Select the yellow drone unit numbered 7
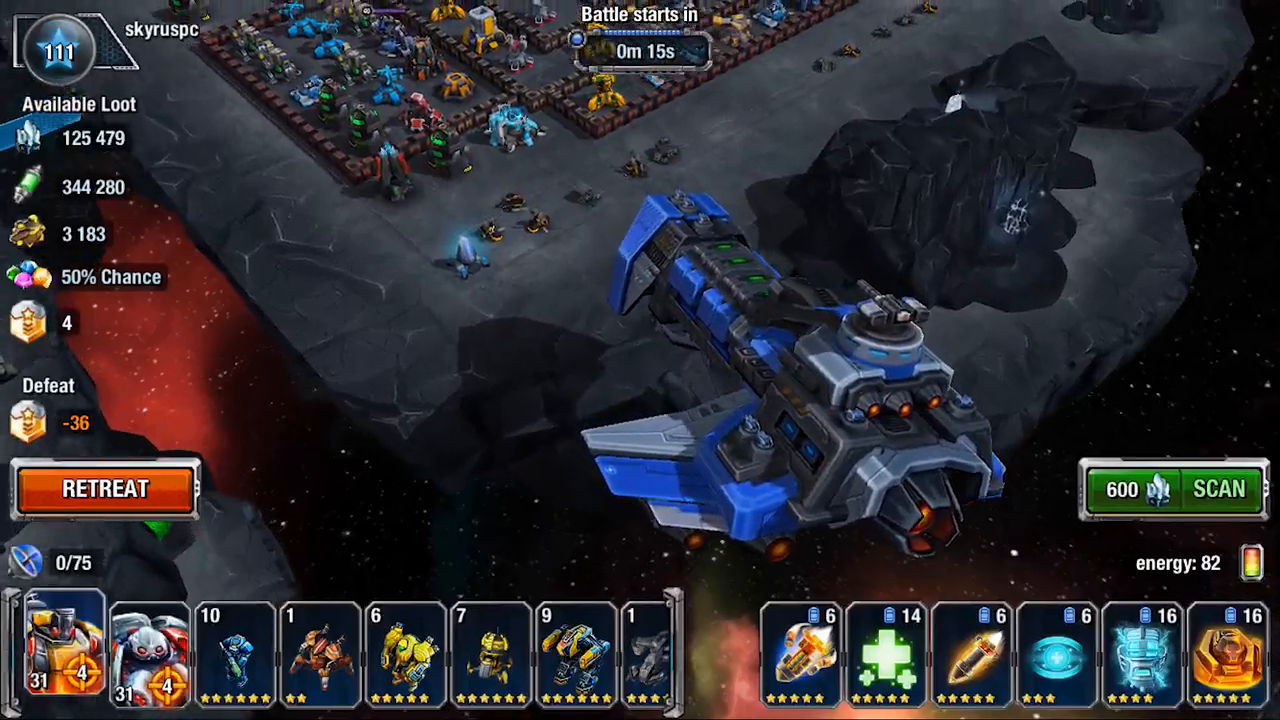 click(490, 655)
